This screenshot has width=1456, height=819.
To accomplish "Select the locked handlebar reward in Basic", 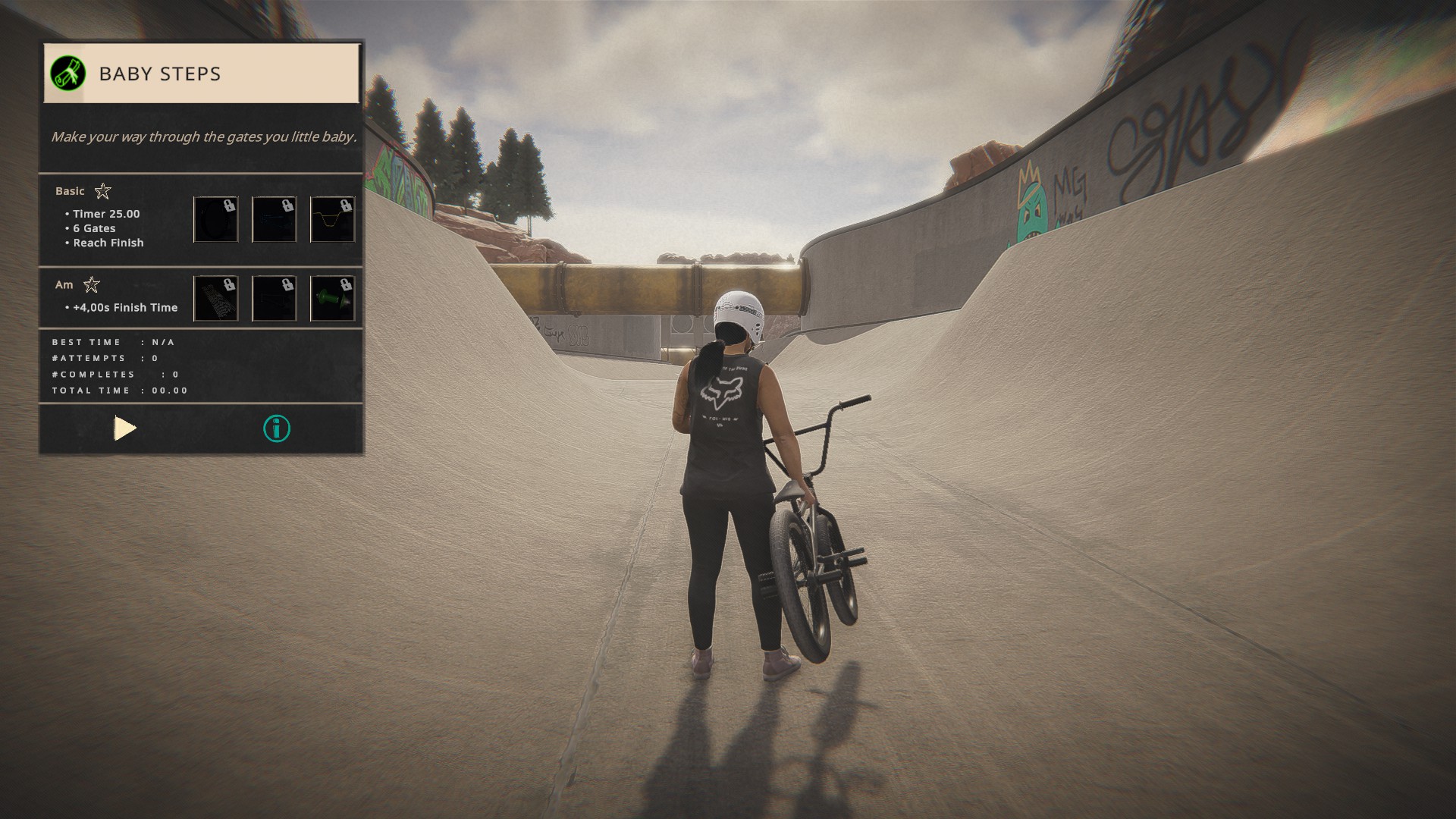I will (332, 220).
